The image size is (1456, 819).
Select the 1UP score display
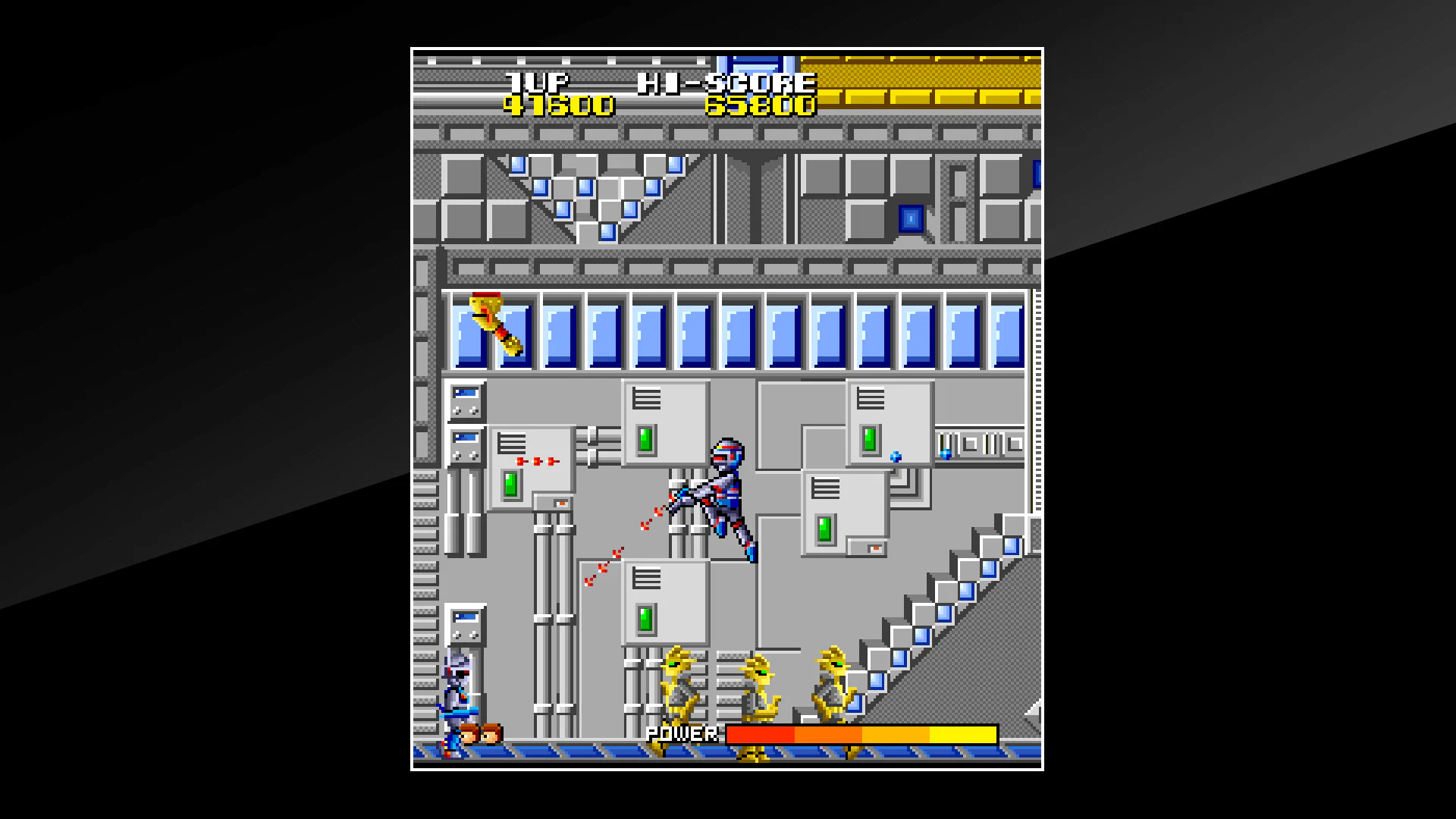click(540, 81)
